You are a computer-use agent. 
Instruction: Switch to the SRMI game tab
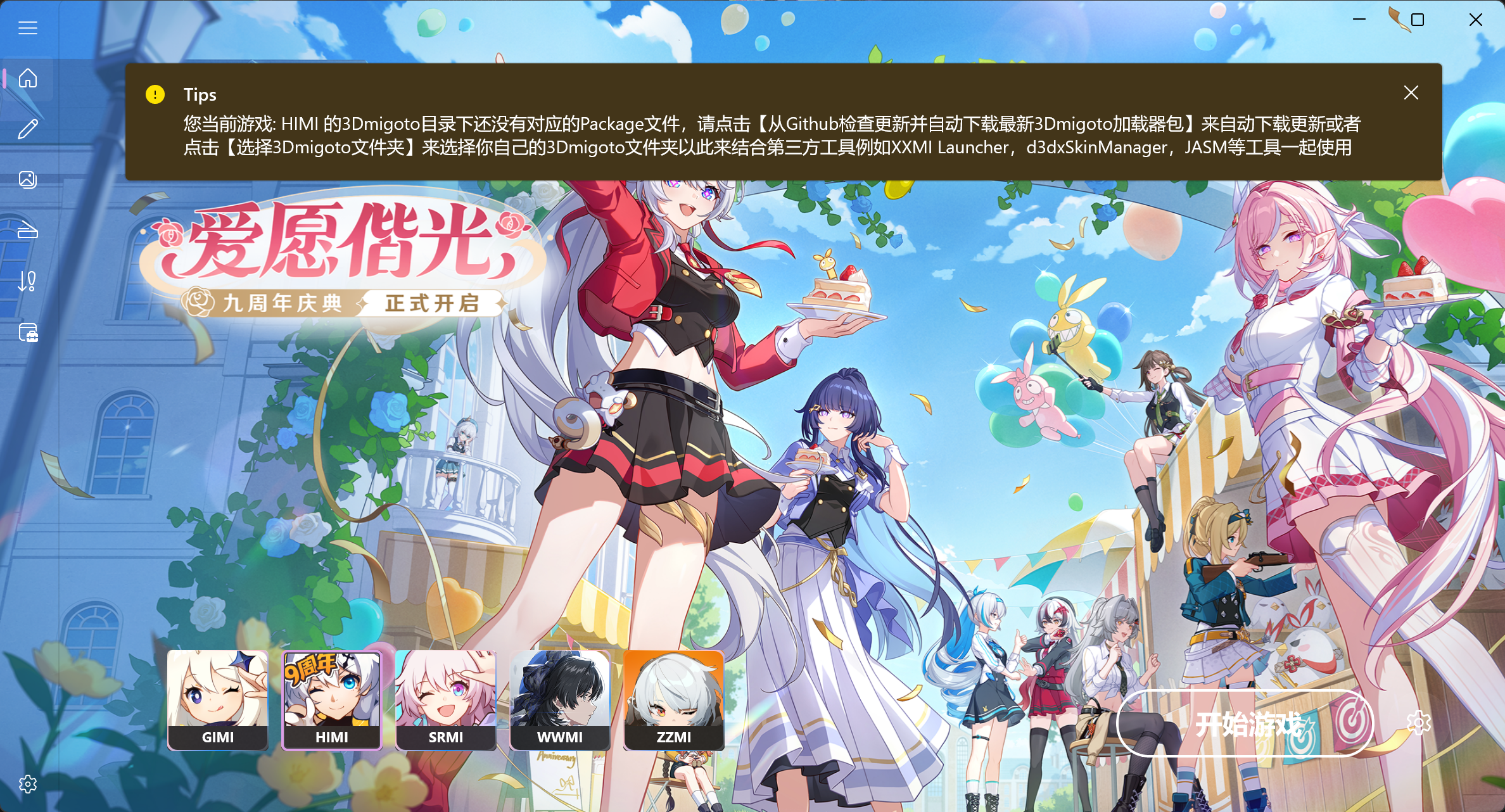click(446, 700)
